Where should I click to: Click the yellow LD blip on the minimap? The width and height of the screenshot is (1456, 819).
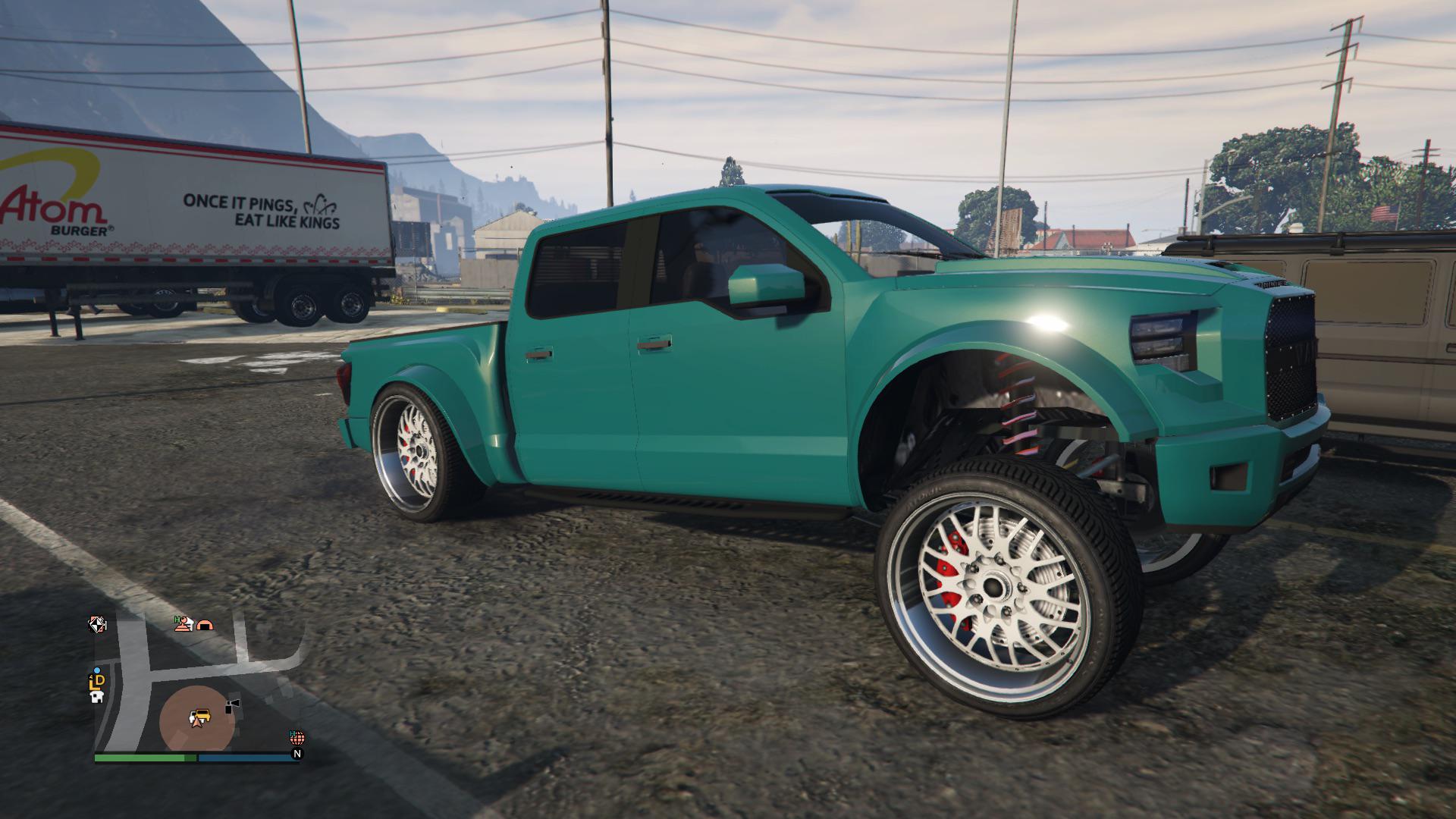(97, 682)
